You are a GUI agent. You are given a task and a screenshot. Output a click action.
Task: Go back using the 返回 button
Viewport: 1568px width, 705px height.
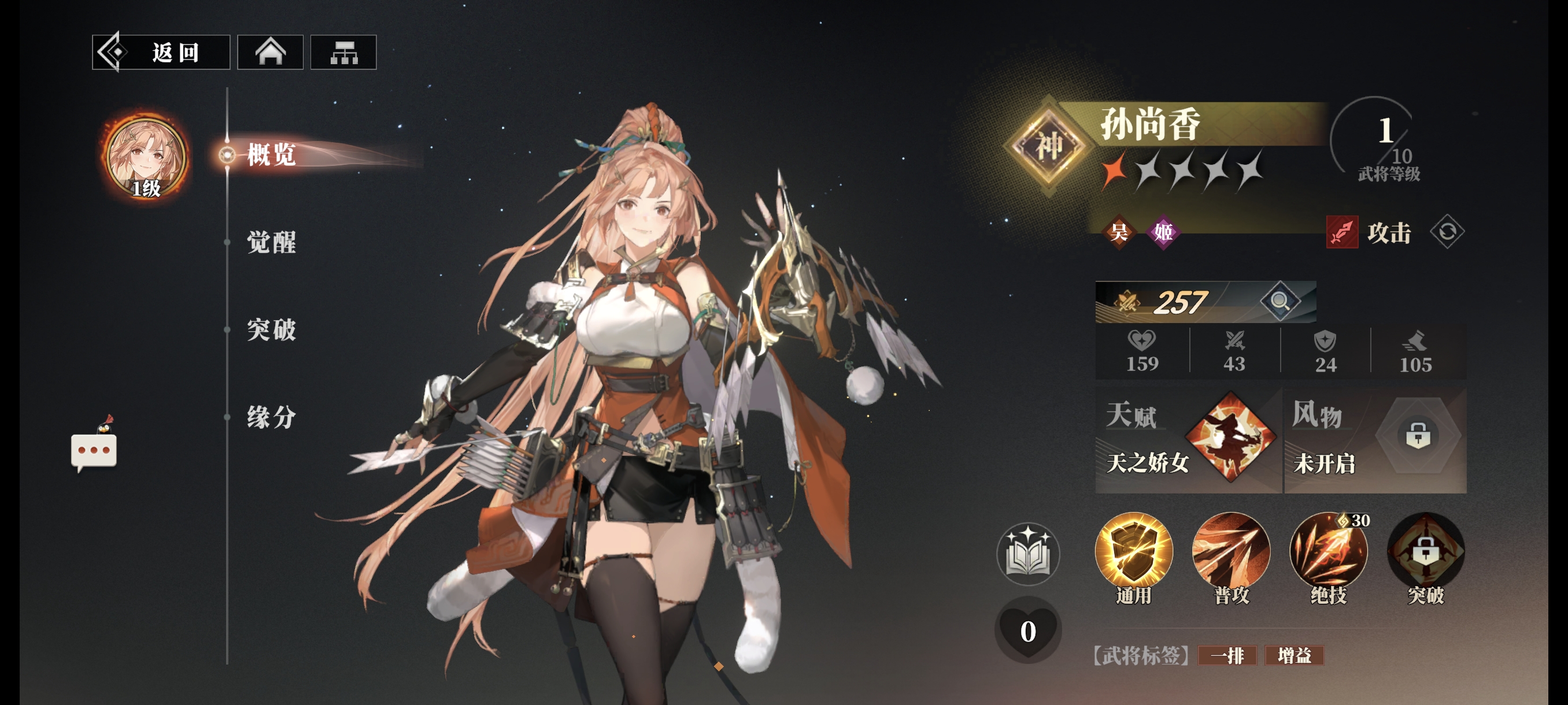tap(161, 53)
